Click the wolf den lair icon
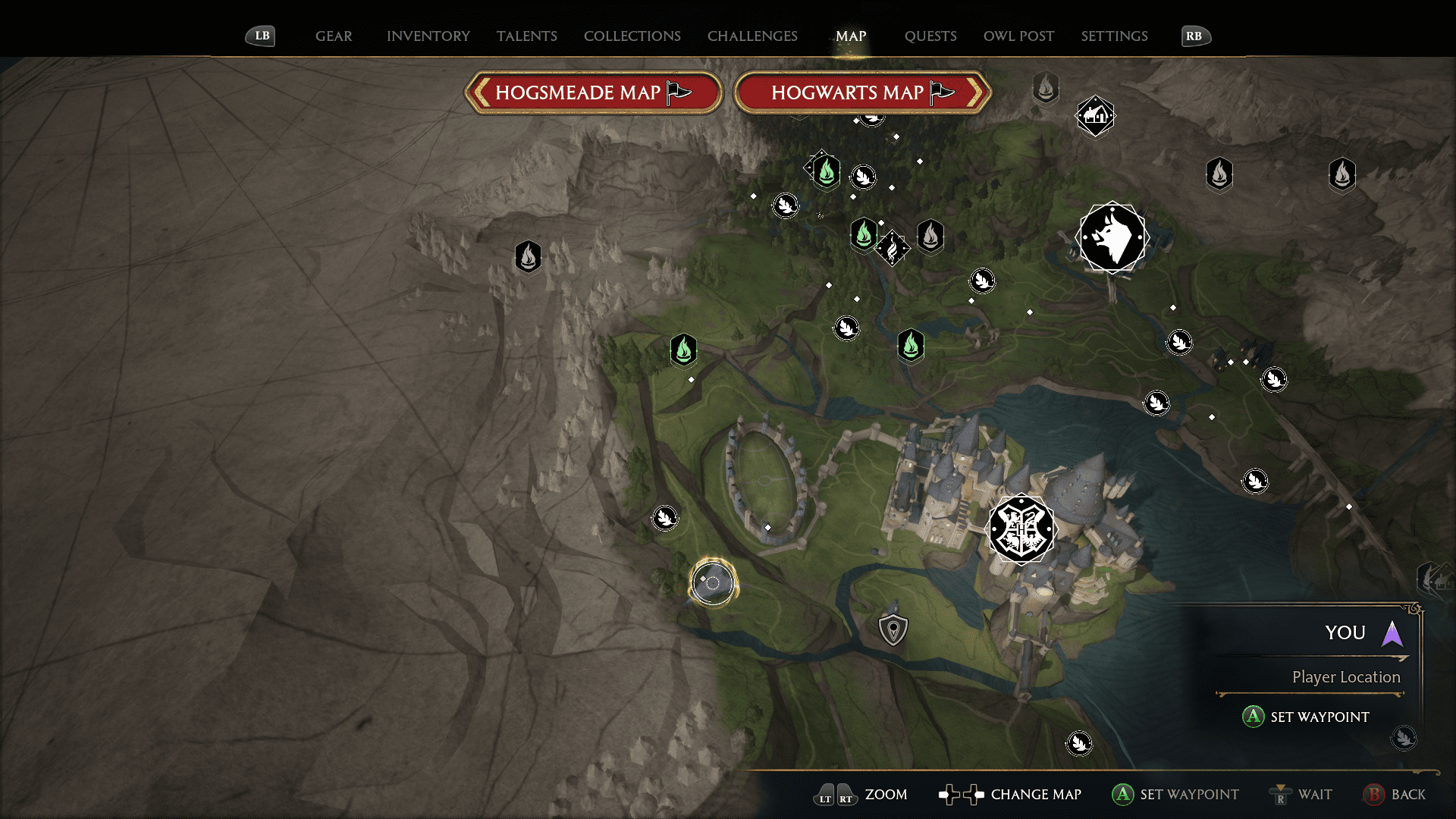The height and width of the screenshot is (819, 1456). pyautogui.click(x=1112, y=237)
